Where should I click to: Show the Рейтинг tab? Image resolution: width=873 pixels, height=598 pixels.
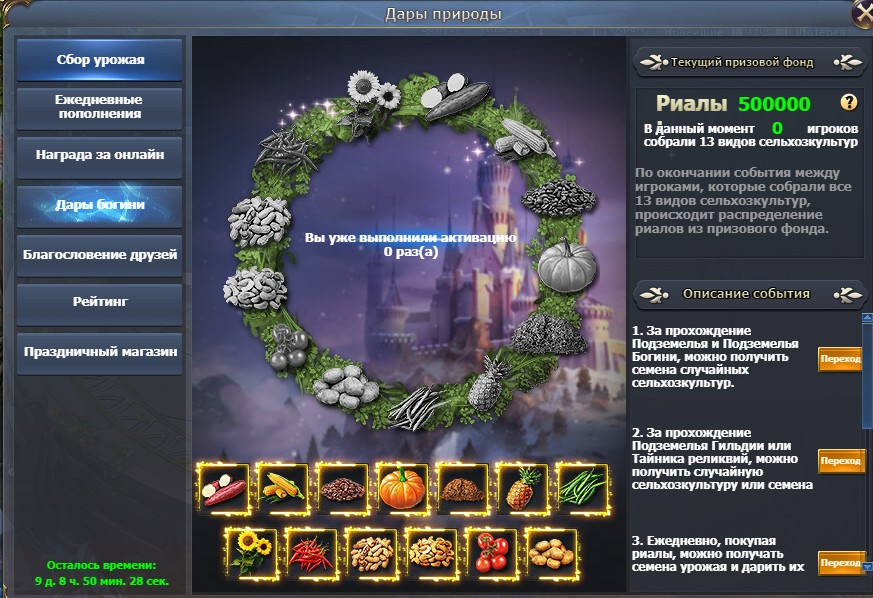(x=100, y=302)
